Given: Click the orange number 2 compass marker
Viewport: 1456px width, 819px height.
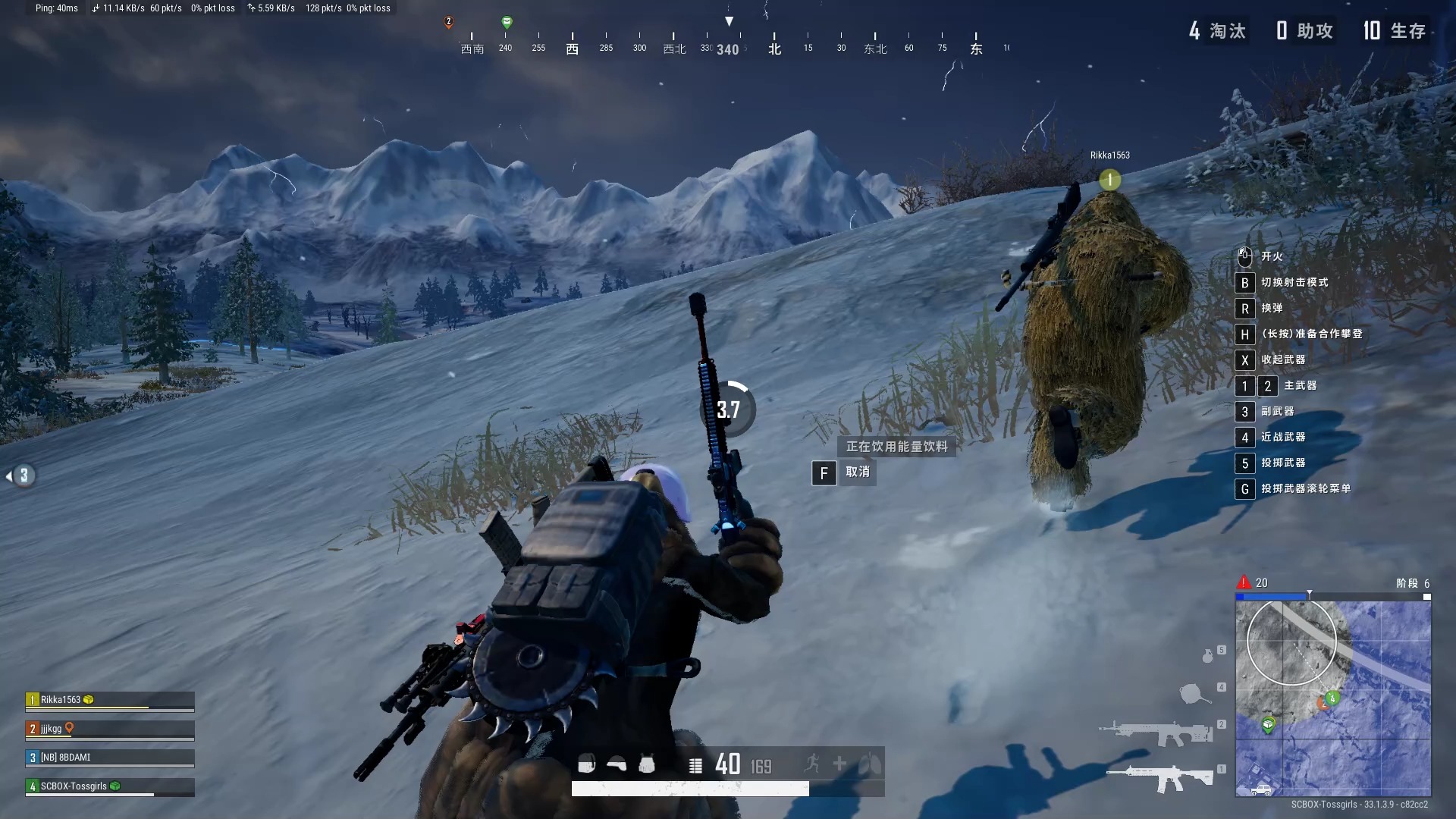Looking at the screenshot, I should [448, 22].
